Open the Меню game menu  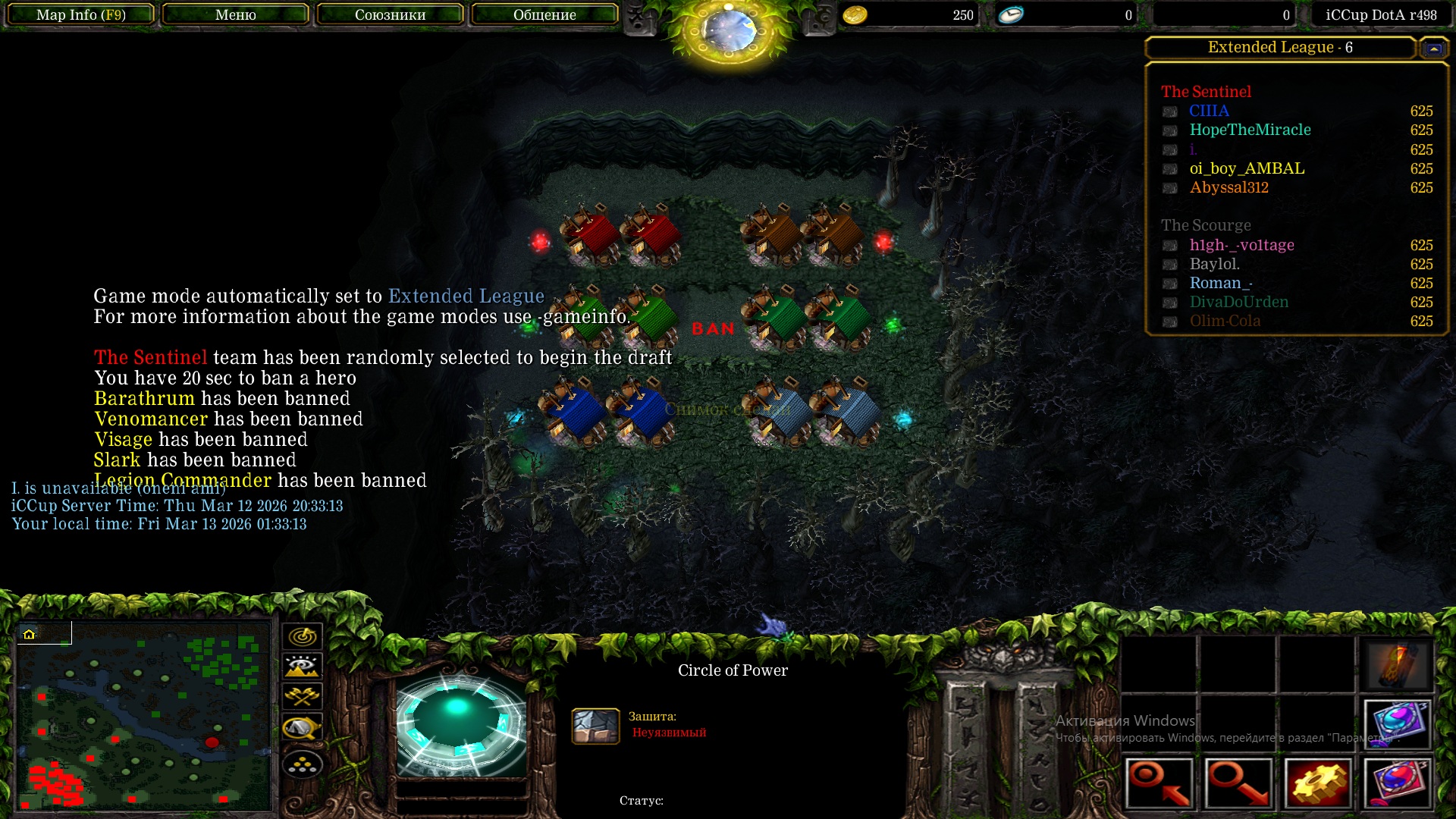[235, 14]
